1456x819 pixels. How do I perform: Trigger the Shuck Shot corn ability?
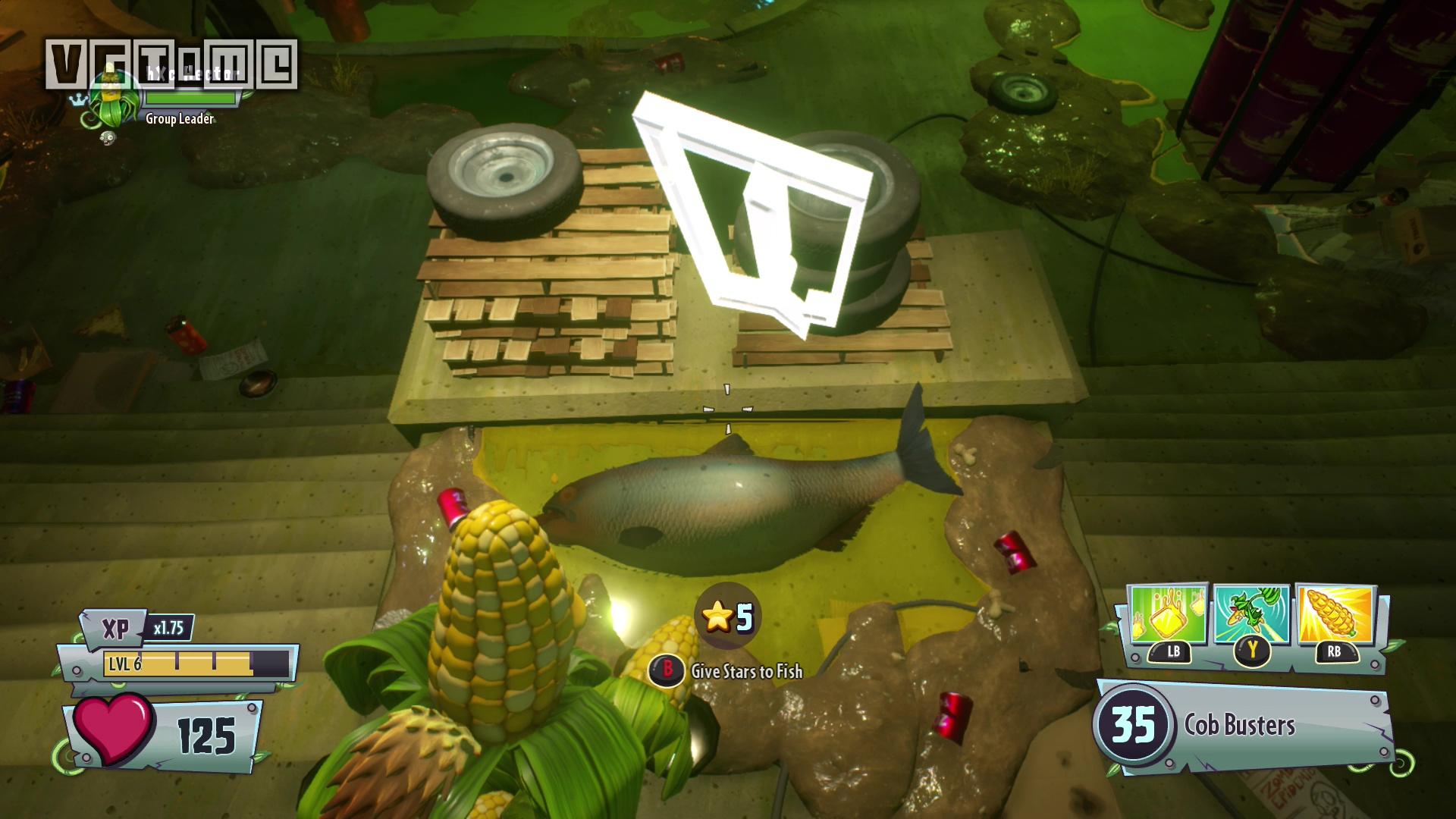[x=1335, y=616]
